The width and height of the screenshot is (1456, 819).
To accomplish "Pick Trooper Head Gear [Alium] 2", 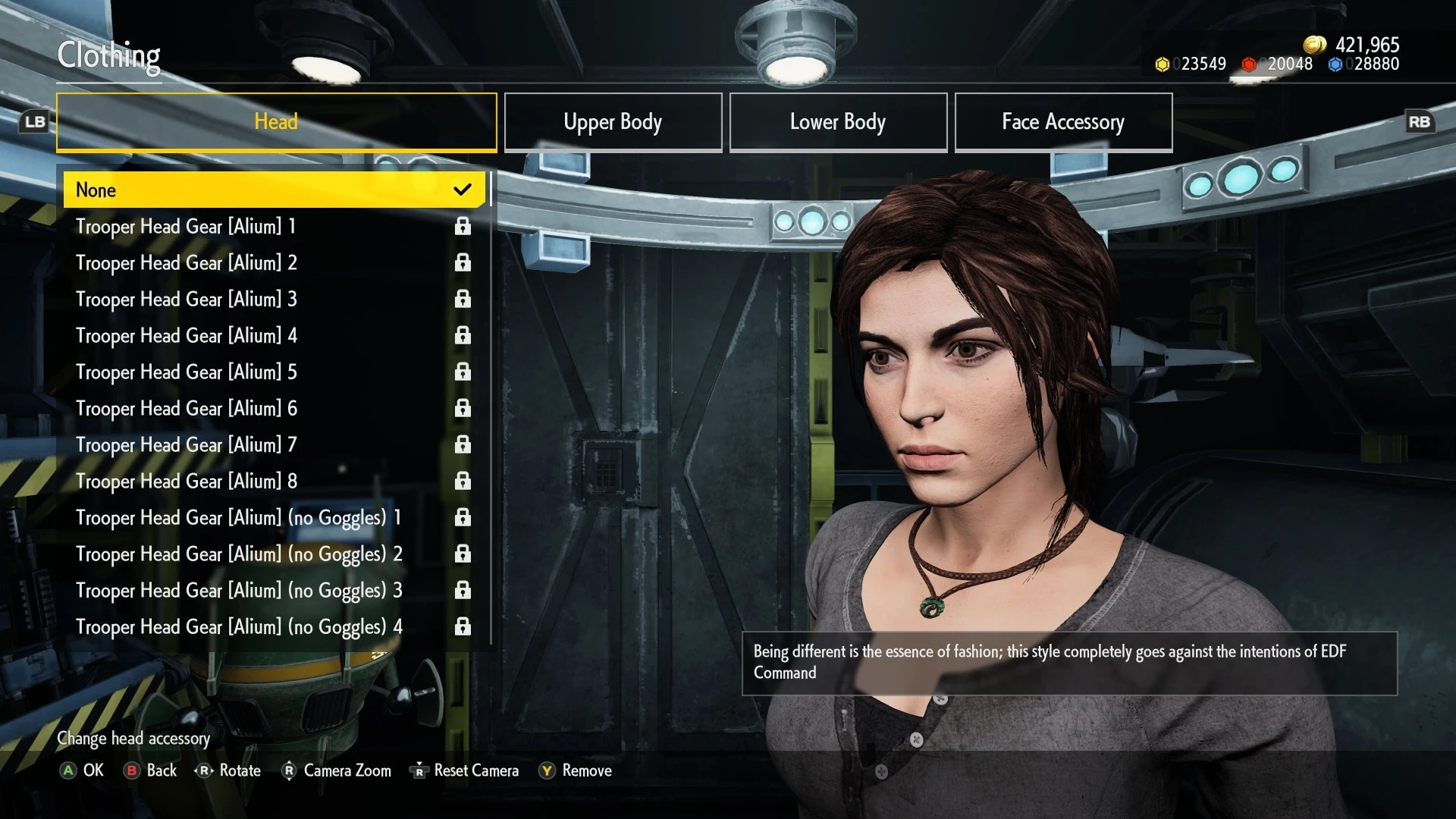I will 273,262.
